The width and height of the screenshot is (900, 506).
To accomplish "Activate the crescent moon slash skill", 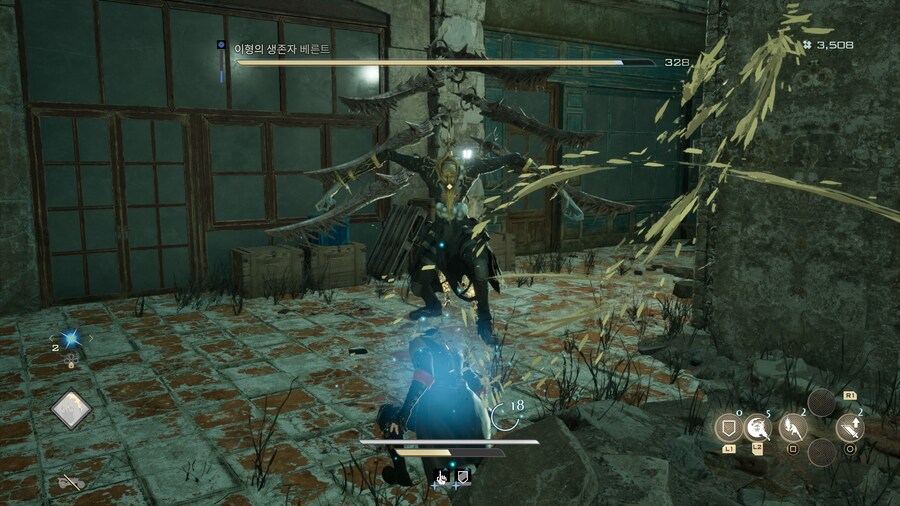I will pyautogui.click(x=758, y=428).
